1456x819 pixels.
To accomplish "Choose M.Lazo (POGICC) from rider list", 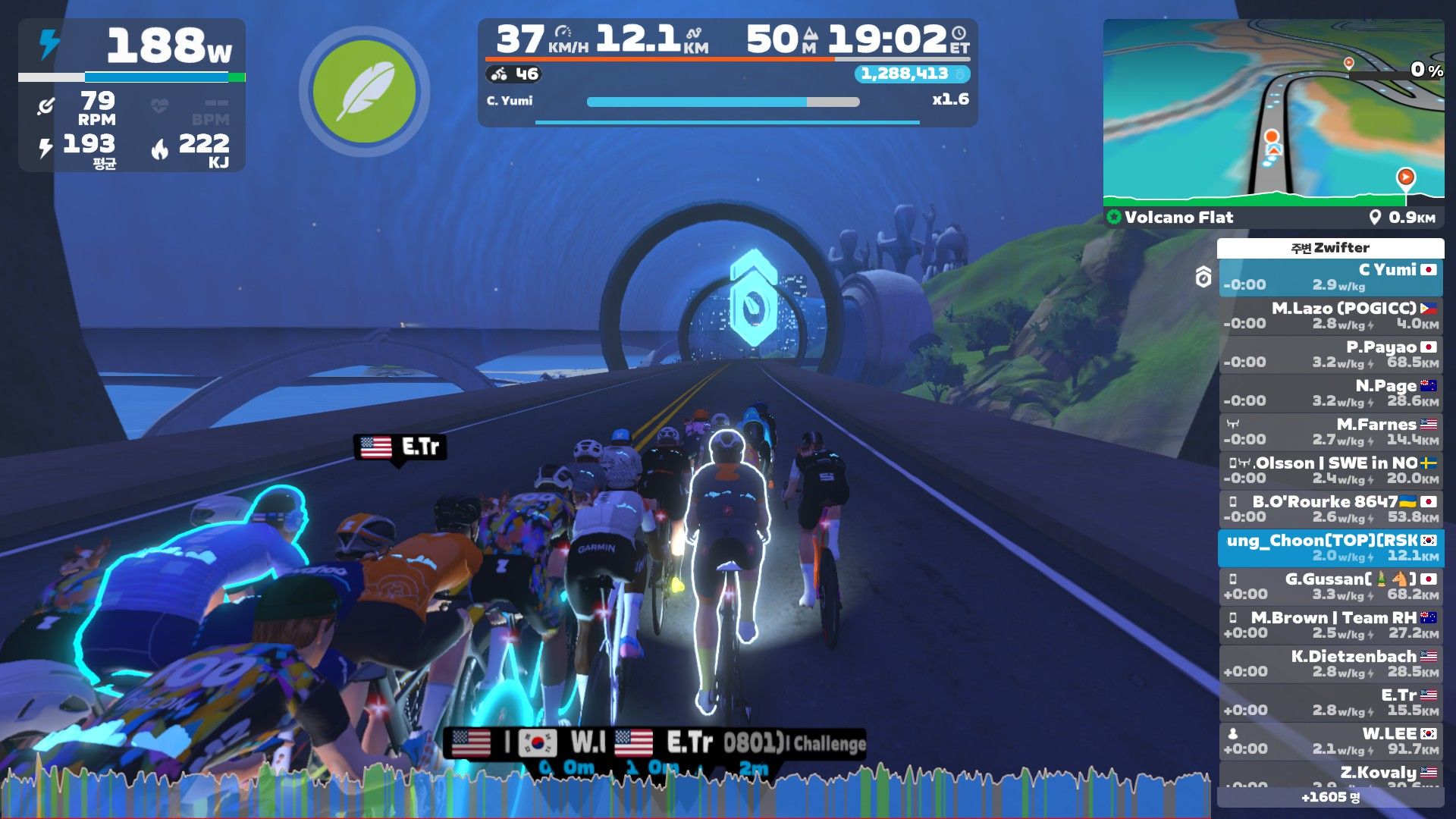I will tap(1330, 315).
